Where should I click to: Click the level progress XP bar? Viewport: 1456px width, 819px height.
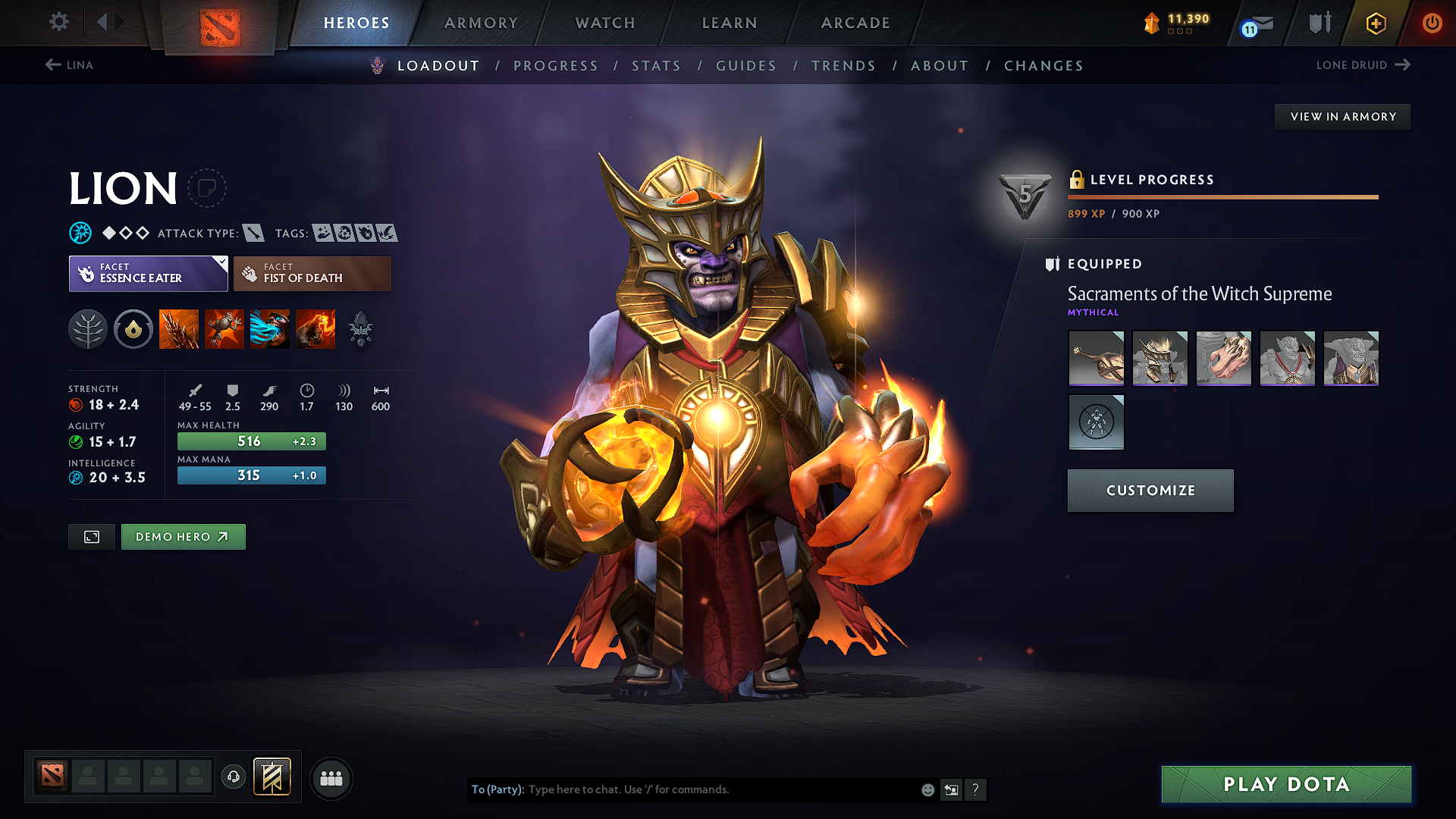(1222, 196)
